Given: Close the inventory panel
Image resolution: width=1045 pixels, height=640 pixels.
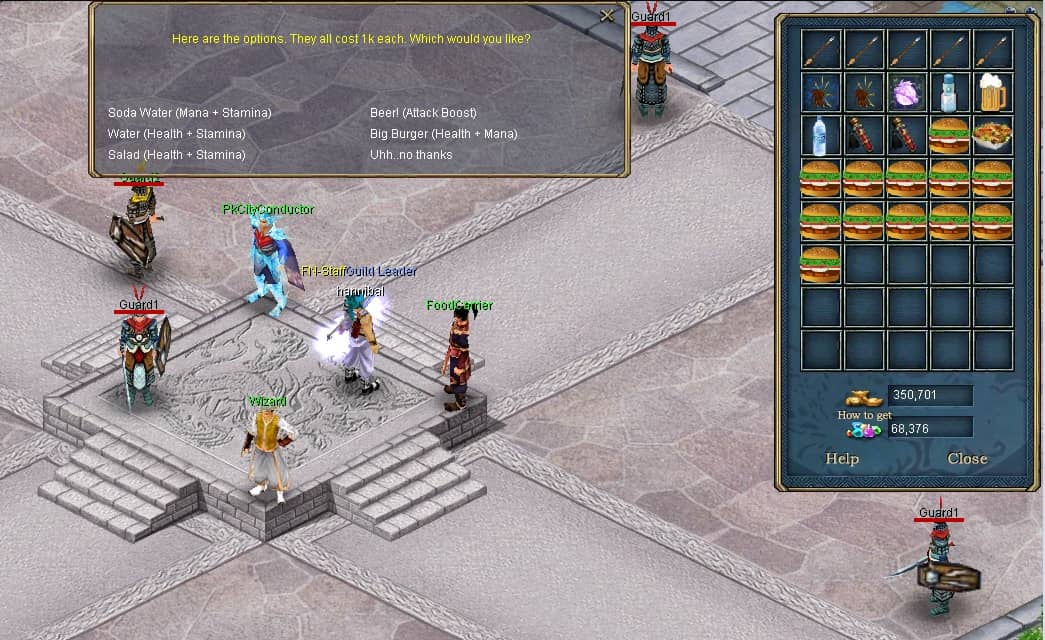Looking at the screenshot, I should pos(967,459).
